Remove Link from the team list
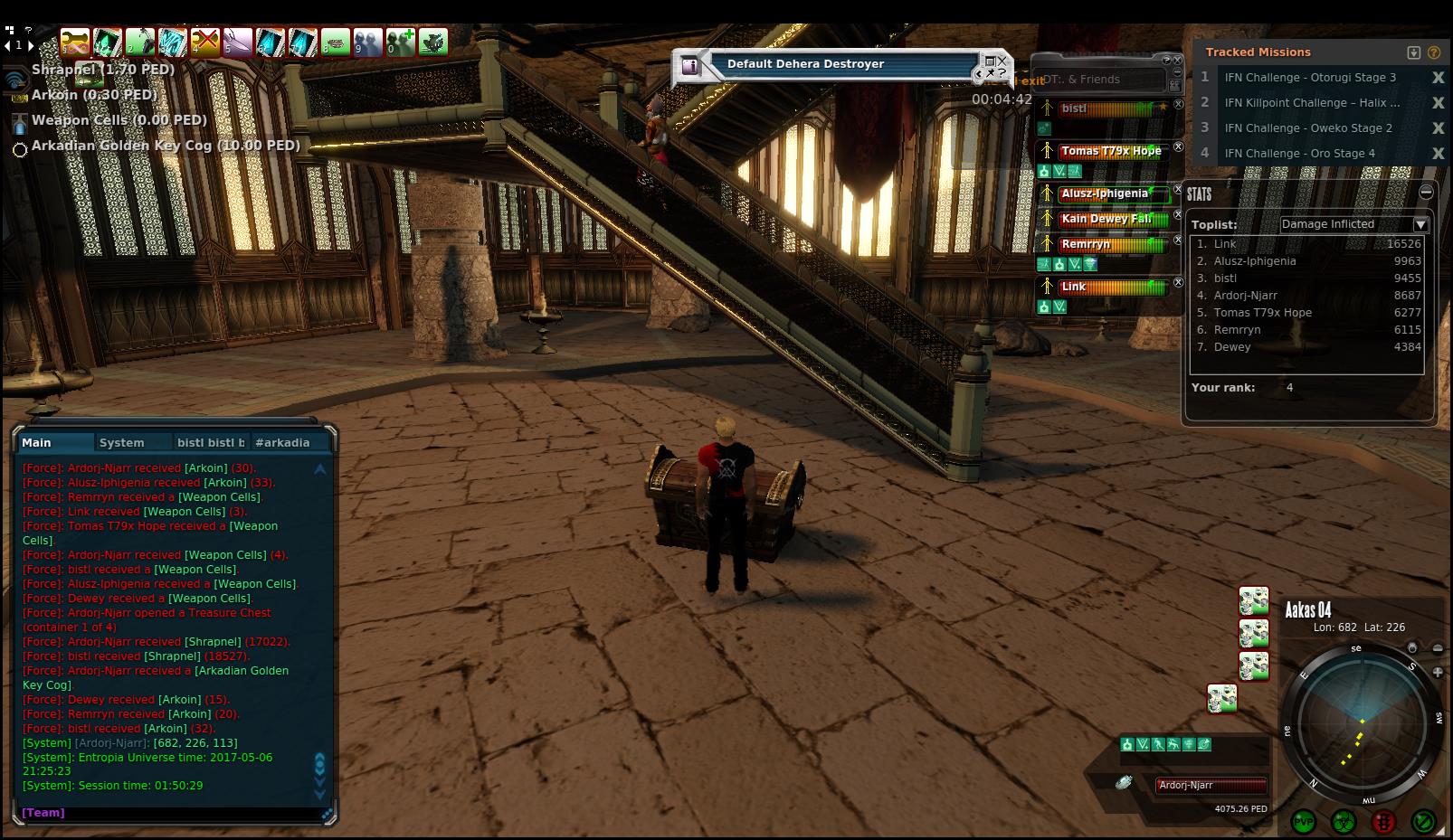 [x=1178, y=283]
